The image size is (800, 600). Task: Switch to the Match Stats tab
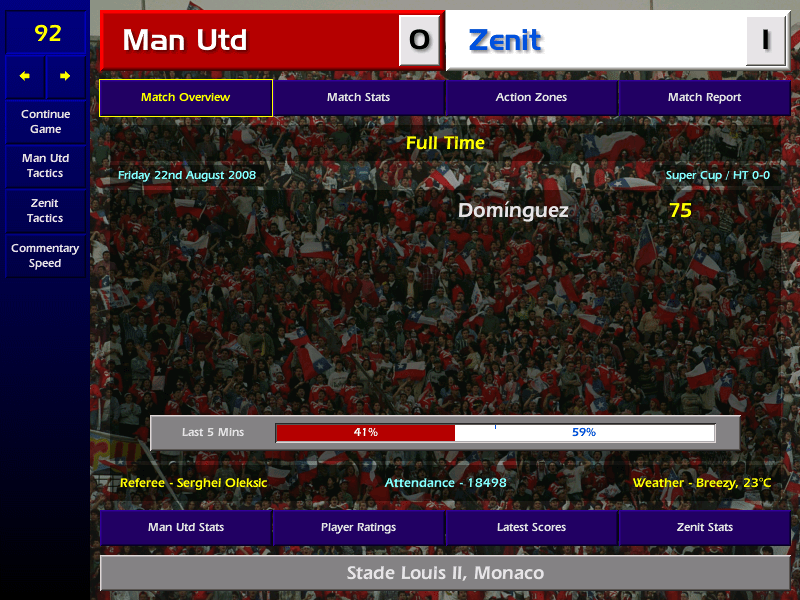pos(358,98)
